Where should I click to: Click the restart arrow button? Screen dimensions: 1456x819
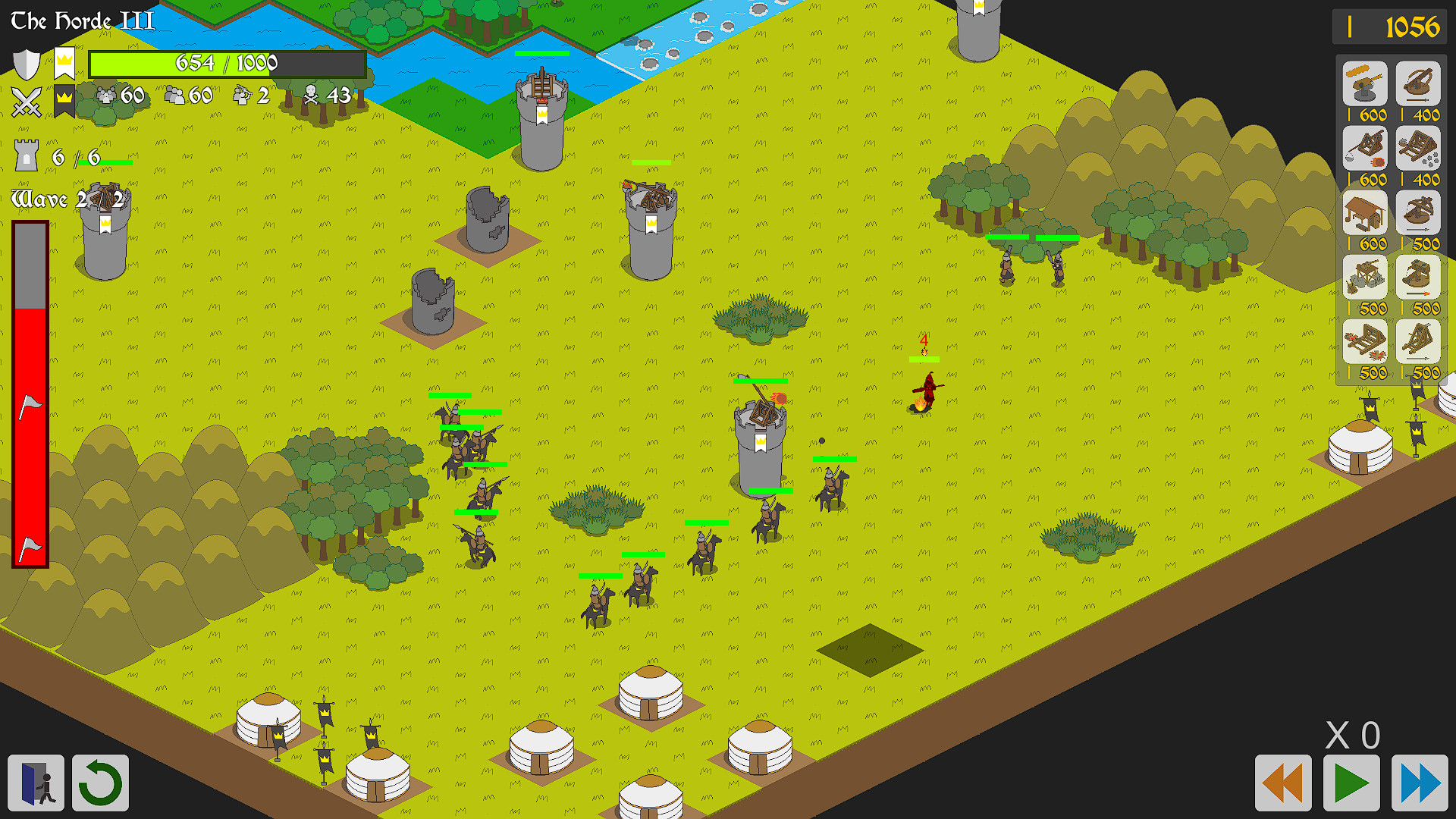point(99,783)
